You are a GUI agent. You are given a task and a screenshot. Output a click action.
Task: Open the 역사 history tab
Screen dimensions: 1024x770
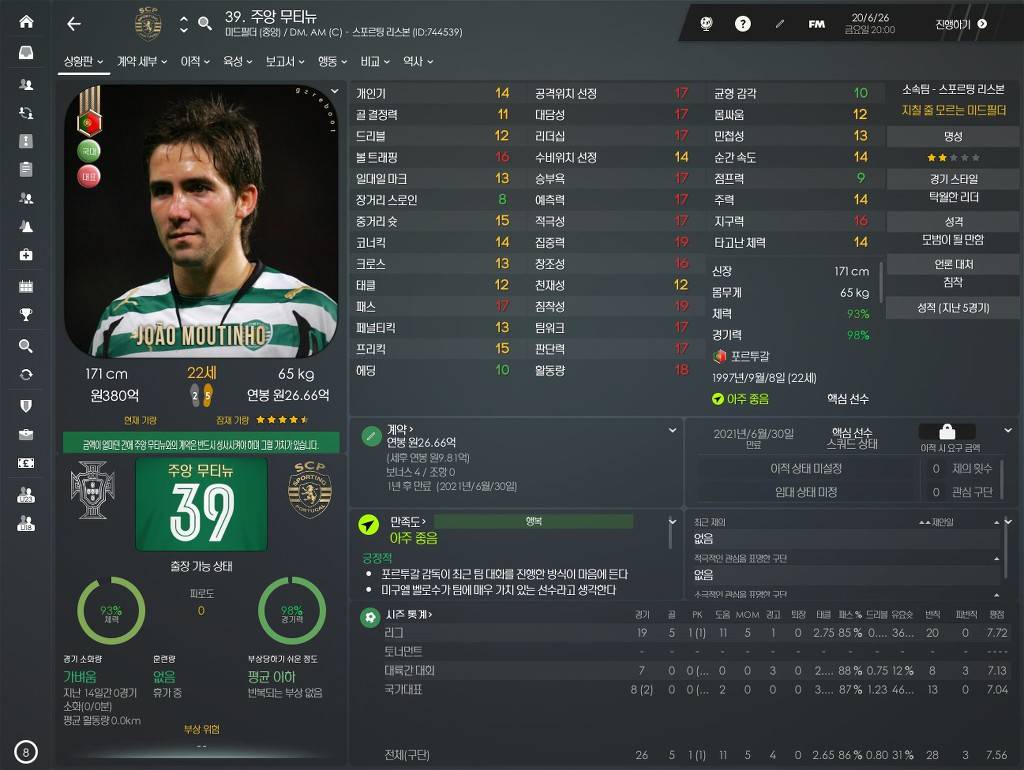click(416, 62)
